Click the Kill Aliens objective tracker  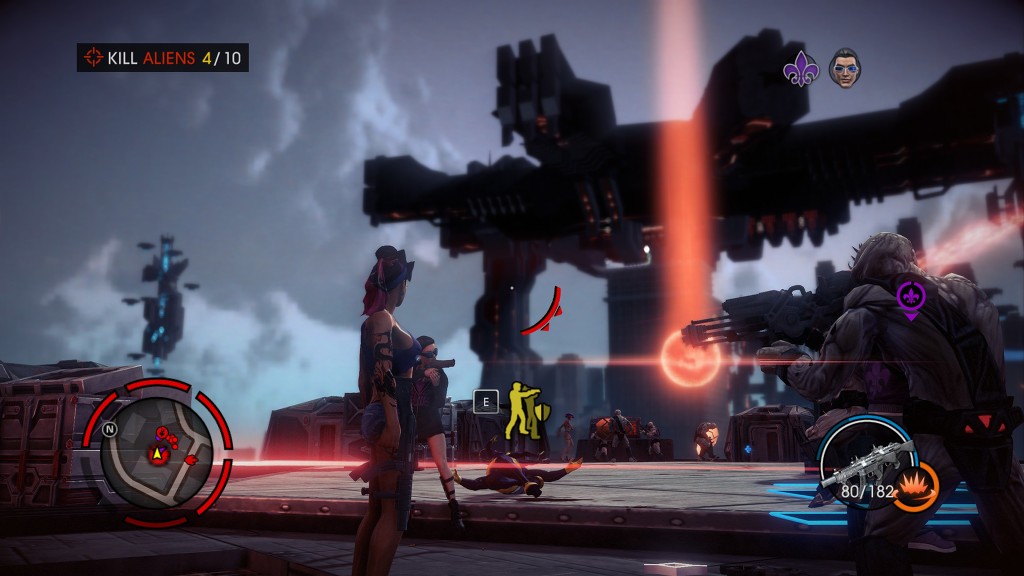(163, 57)
